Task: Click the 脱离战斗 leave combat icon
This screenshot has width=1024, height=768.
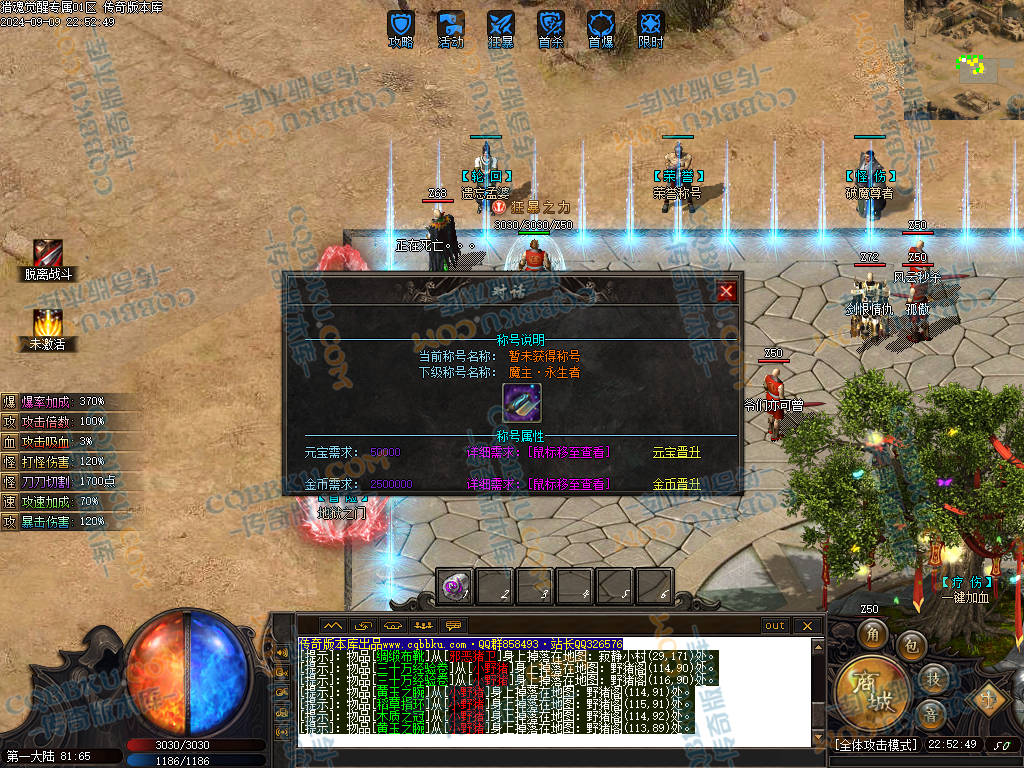Action: point(48,254)
